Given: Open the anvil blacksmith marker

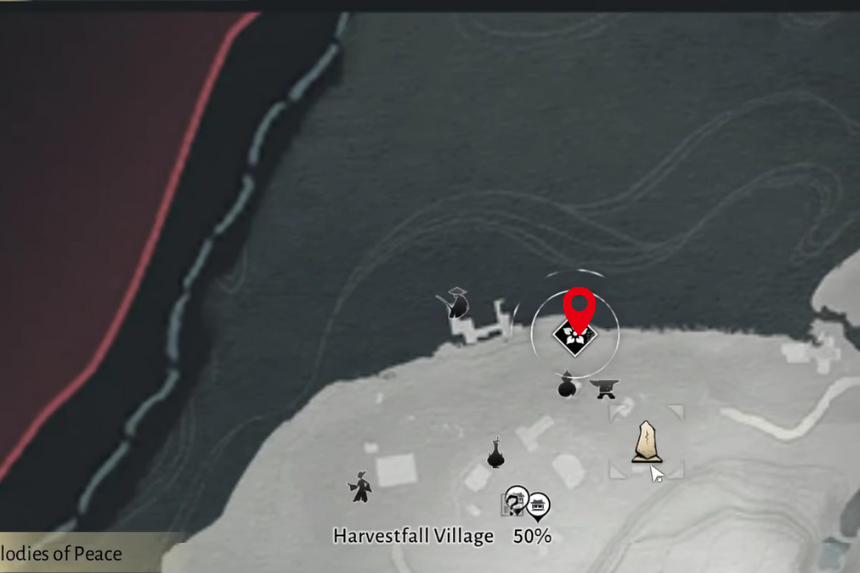Looking at the screenshot, I should tap(603, 388).
